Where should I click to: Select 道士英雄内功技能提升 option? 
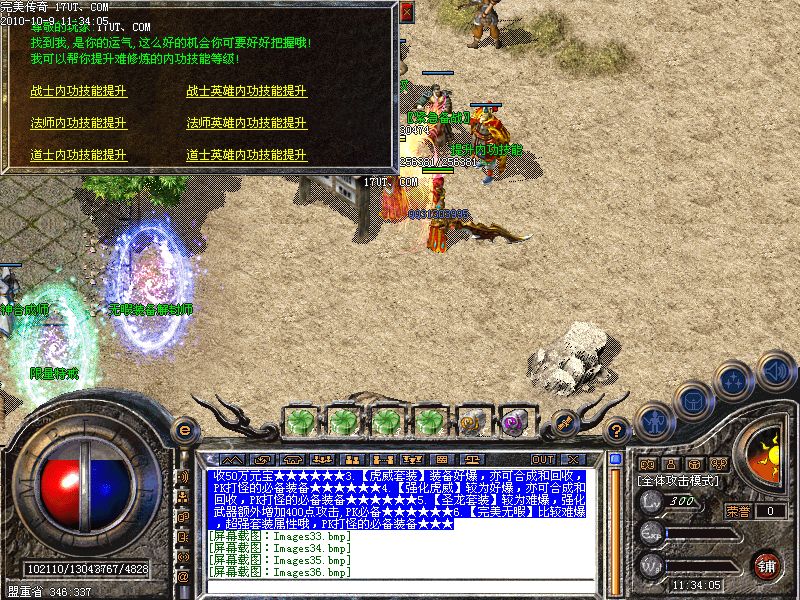246,156
